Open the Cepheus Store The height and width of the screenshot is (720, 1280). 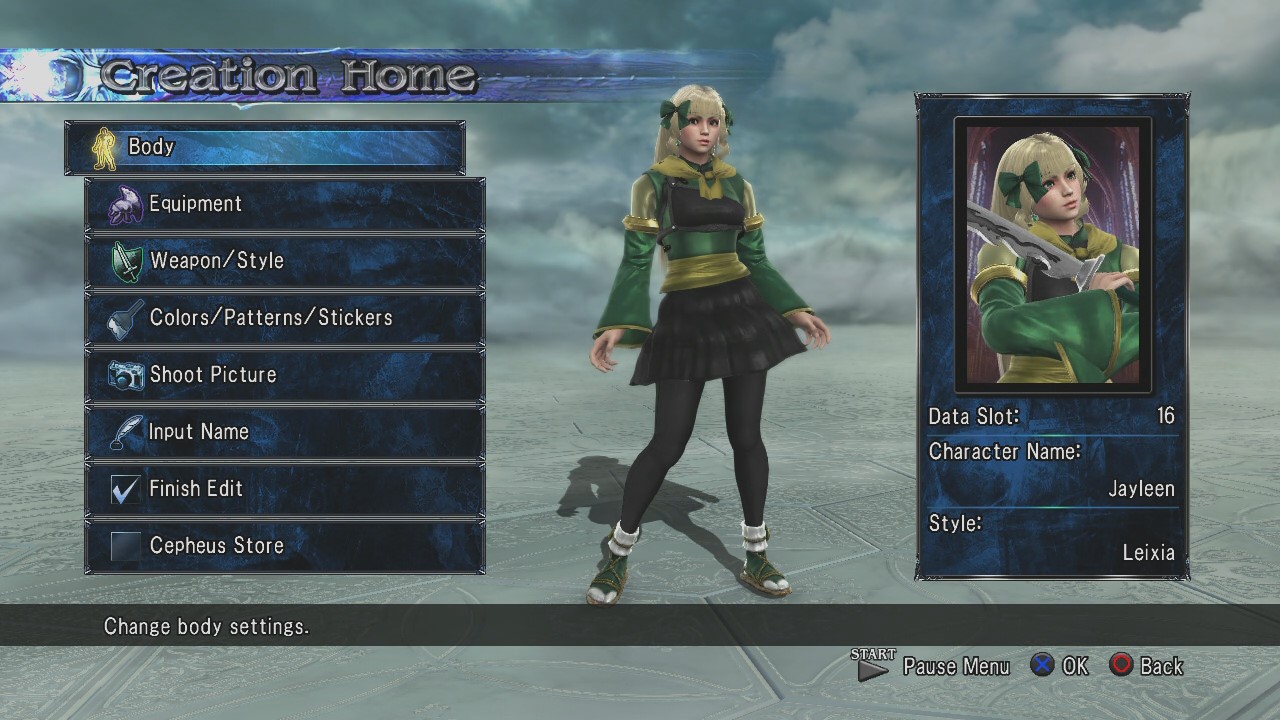[x=285, y=547]
